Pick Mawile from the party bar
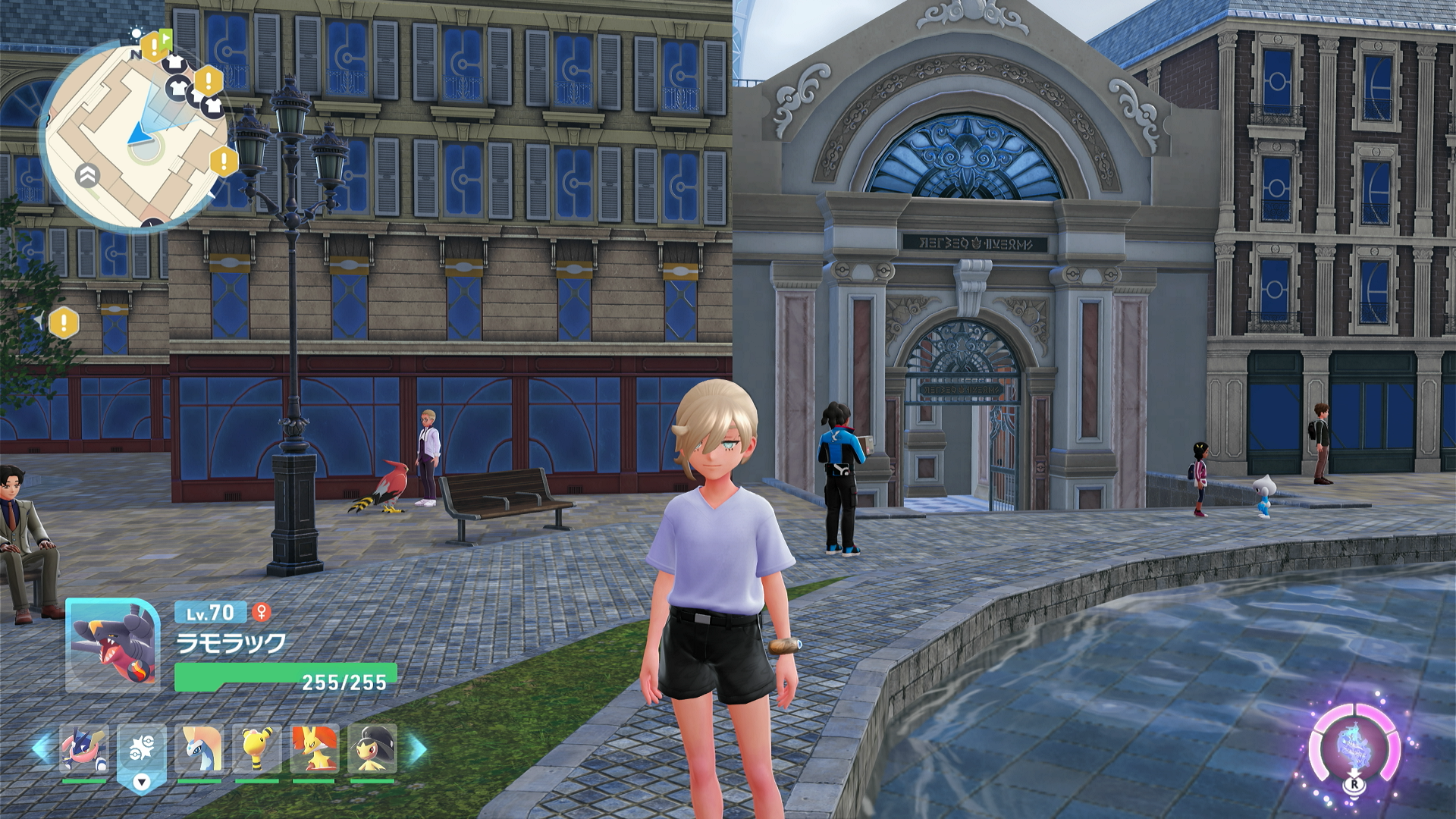 (372, 748)
